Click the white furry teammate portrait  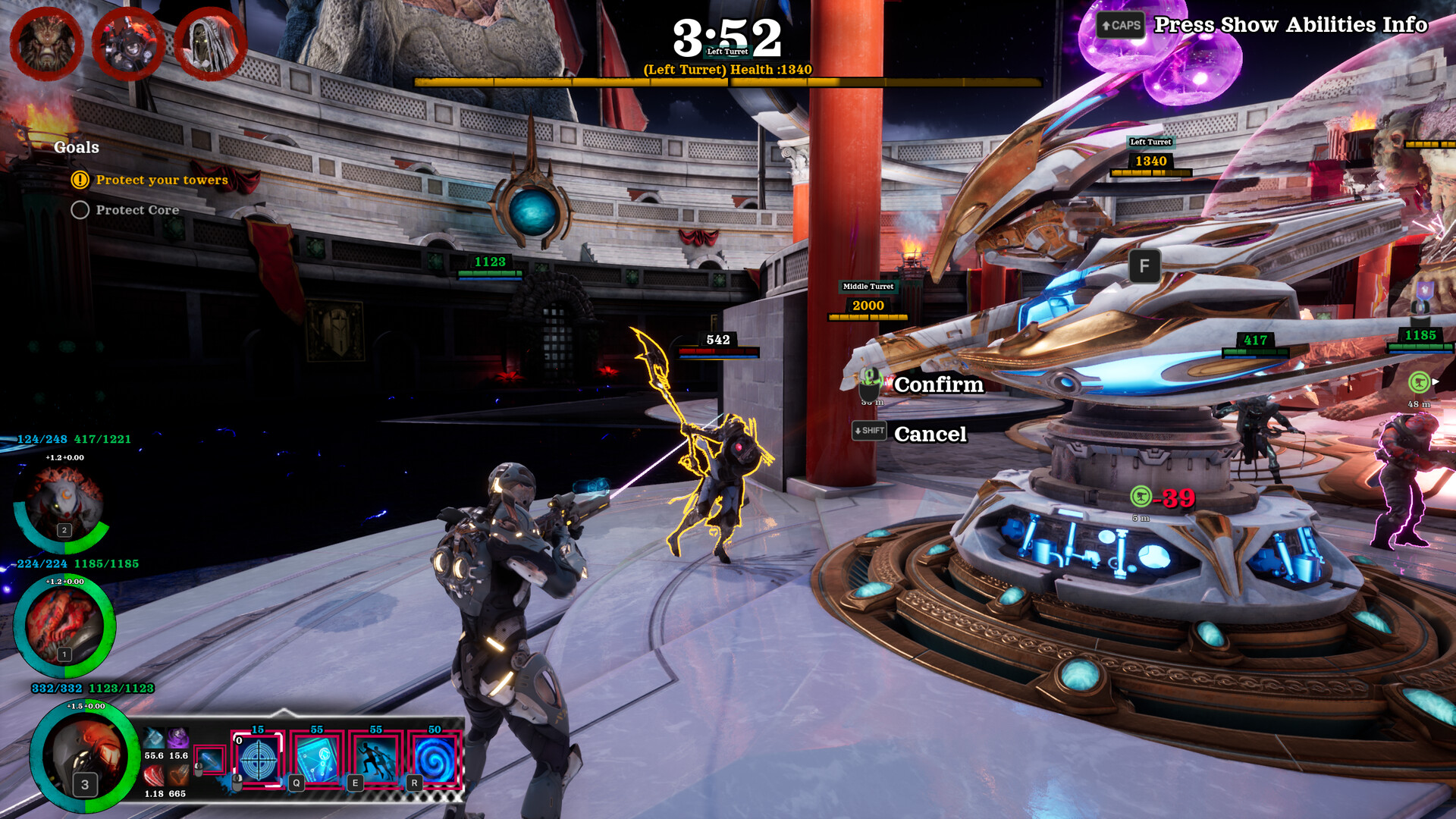tap(64, 503)
